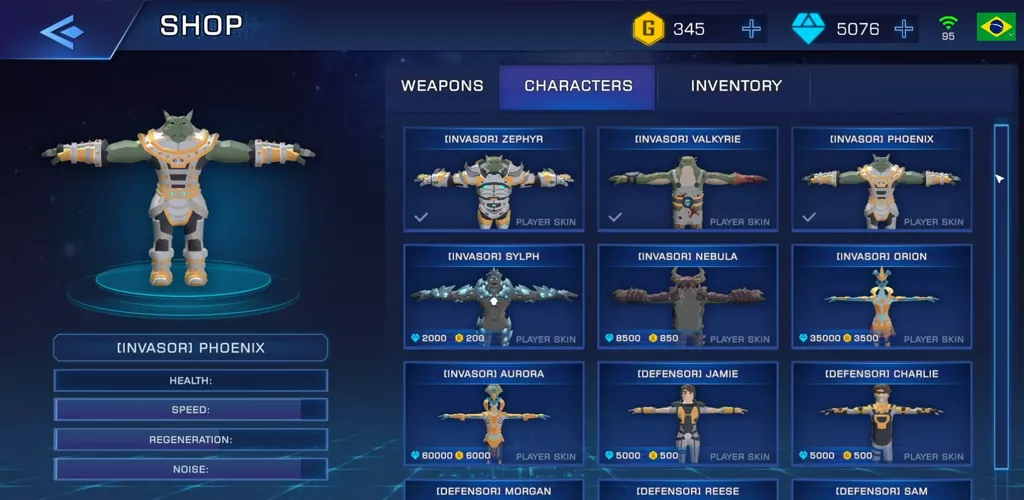Change region using the Brazil flag
Image resolution: width=1024 pixels, height=500 pixels.
[995, 28]
